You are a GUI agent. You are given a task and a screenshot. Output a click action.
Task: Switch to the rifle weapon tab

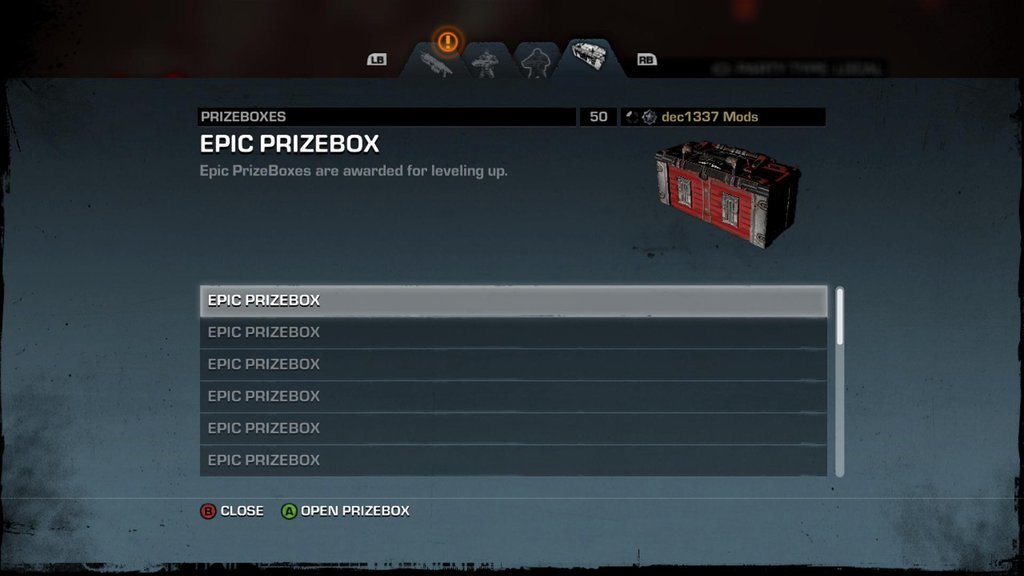438,65
